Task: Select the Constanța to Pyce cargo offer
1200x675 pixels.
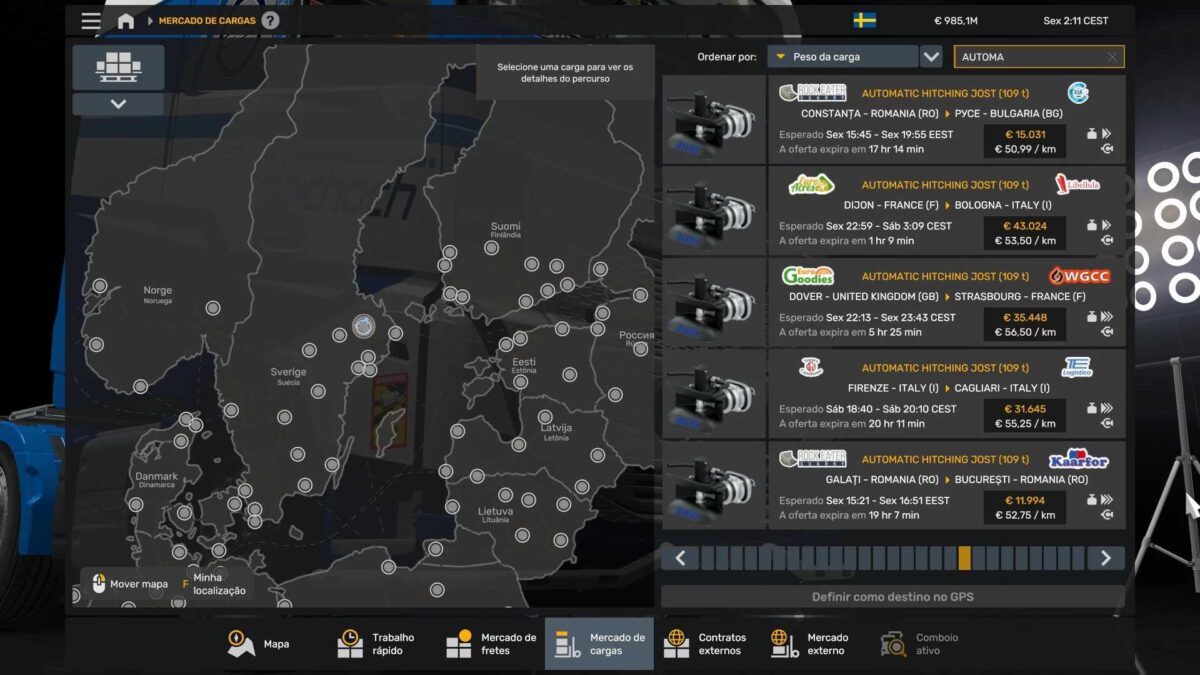Action: pos(945,120)
